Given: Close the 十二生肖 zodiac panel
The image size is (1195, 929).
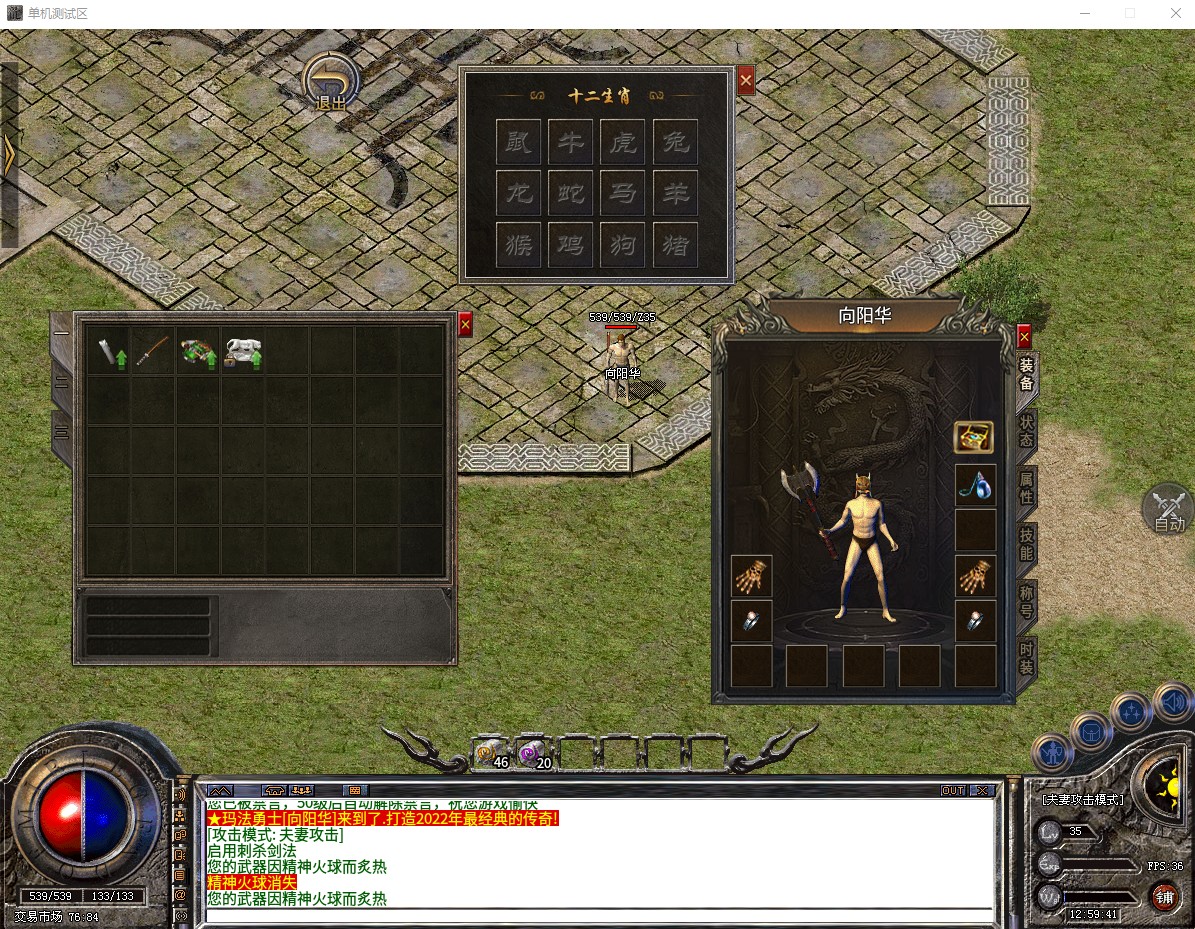Looking at the screenshot, I should pyautogui.click(x=746, y=81).
